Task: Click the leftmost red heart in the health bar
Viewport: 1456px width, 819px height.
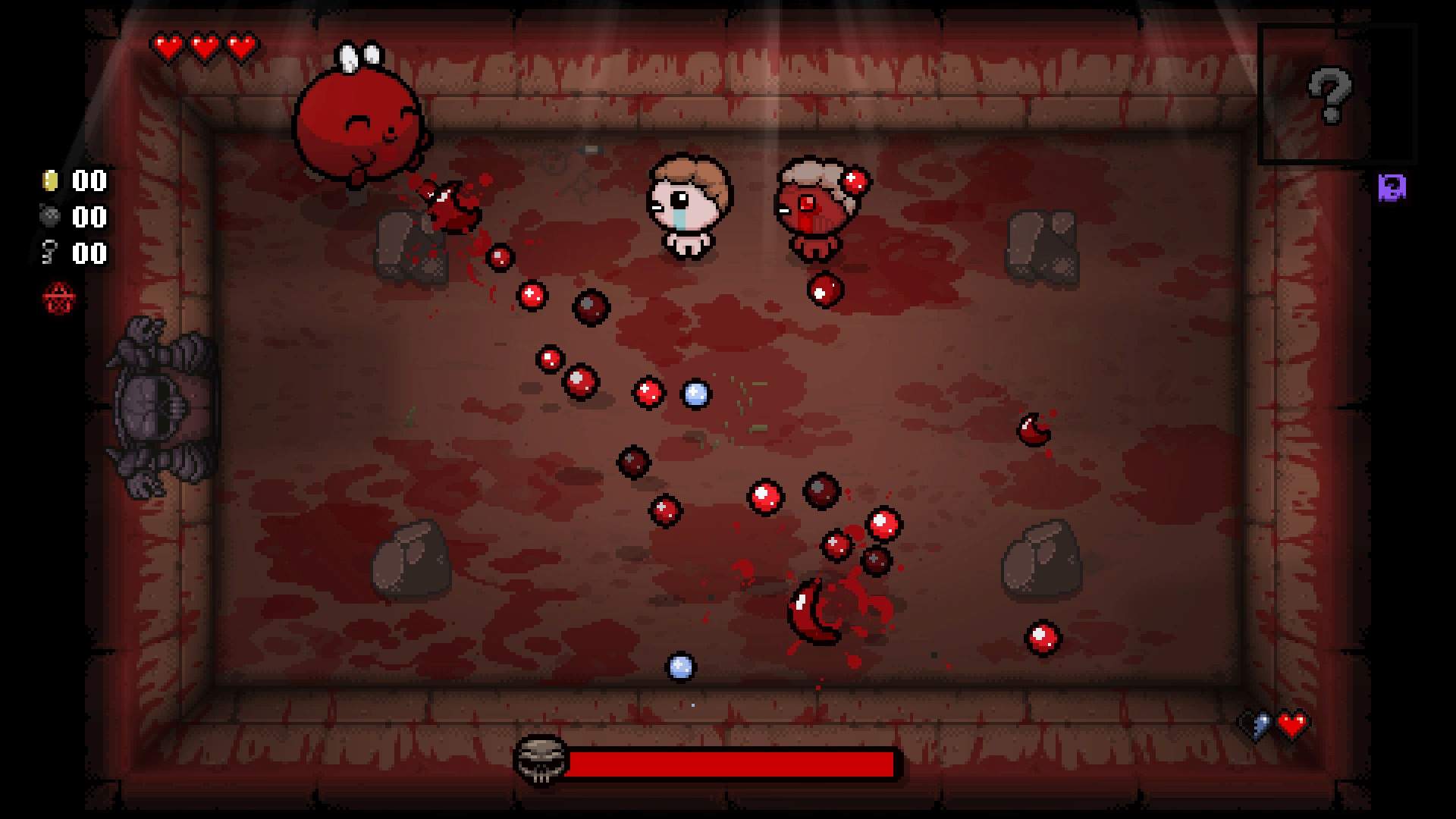Action: tap(168, 45)
